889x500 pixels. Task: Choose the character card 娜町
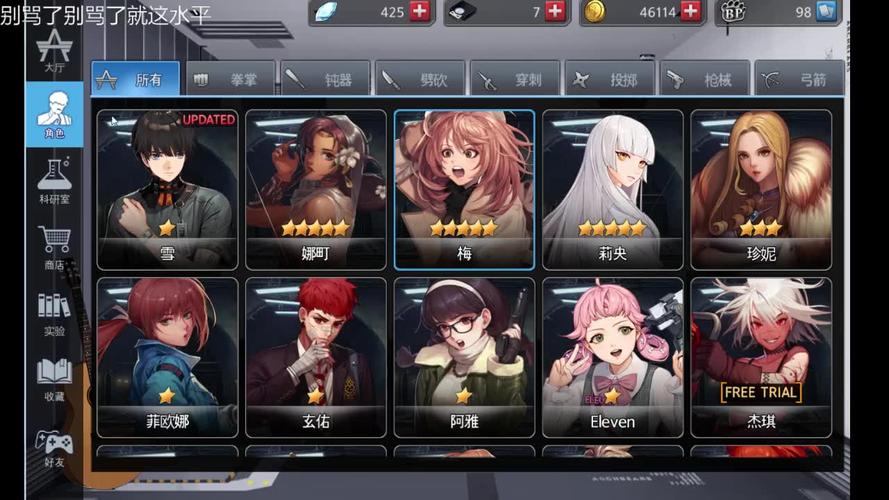(x=315, y=189)
